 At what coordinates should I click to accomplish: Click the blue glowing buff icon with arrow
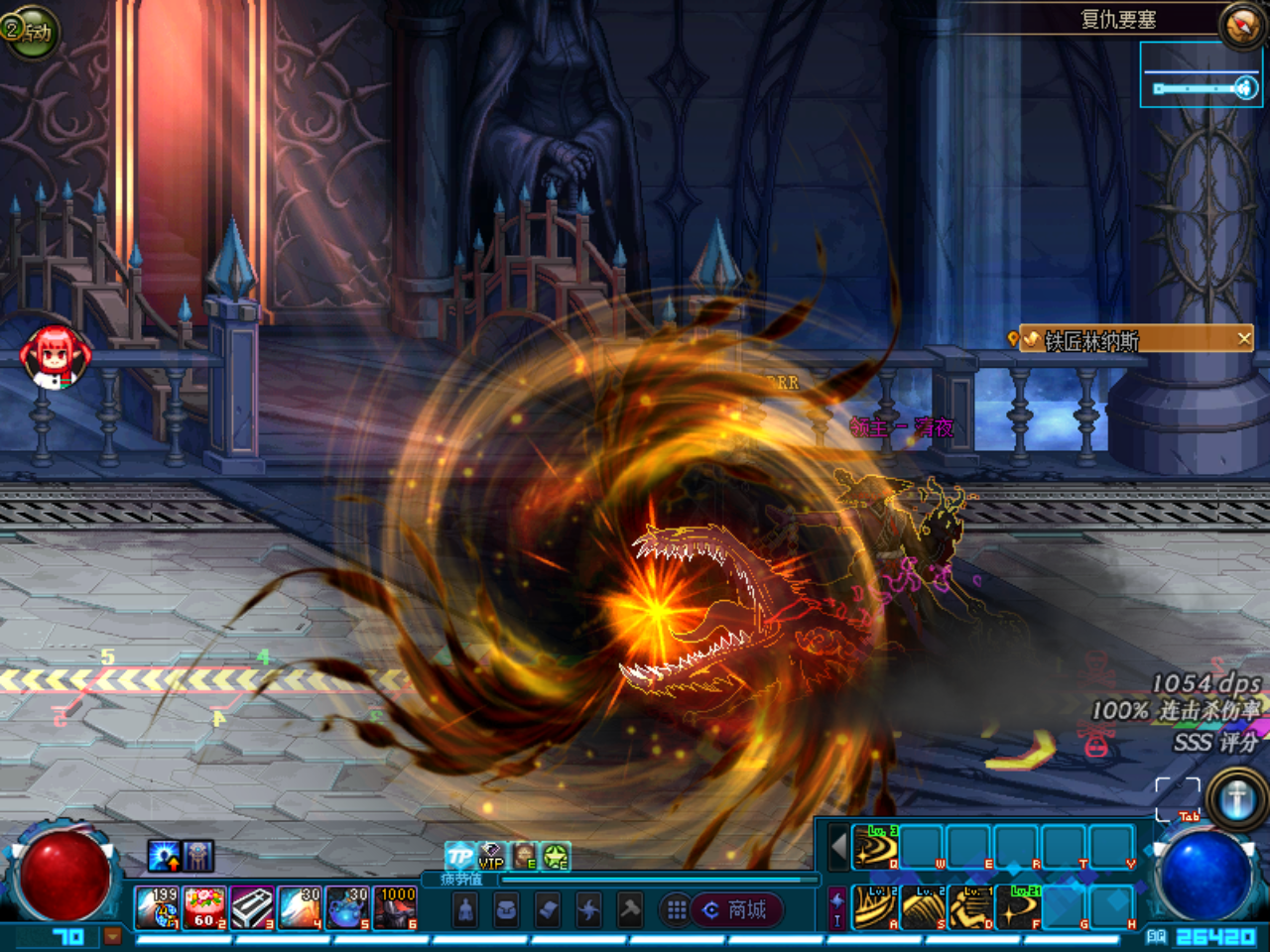click(164, 856)
